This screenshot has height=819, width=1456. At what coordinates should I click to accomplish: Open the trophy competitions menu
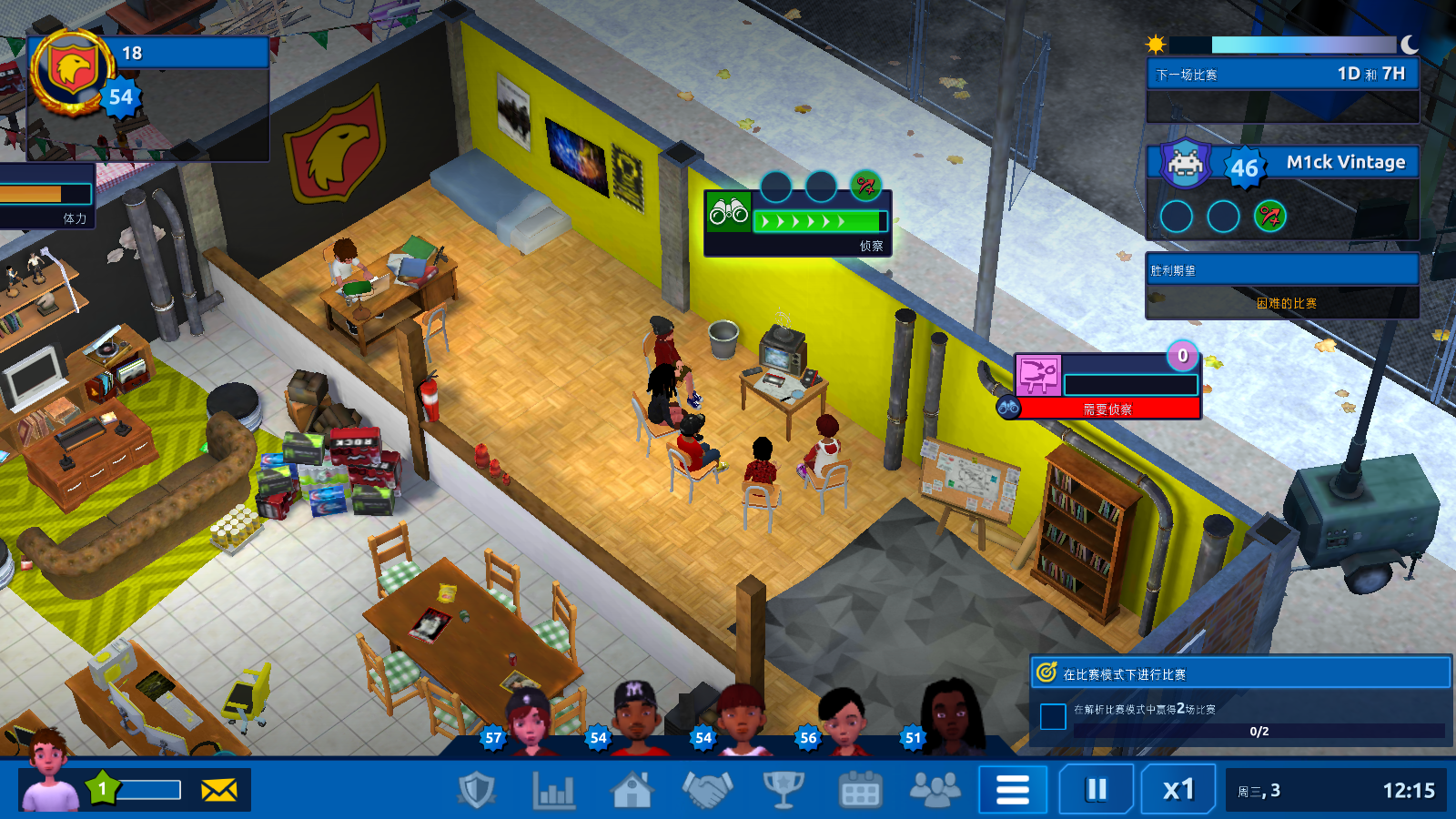(x=783, y=790)
